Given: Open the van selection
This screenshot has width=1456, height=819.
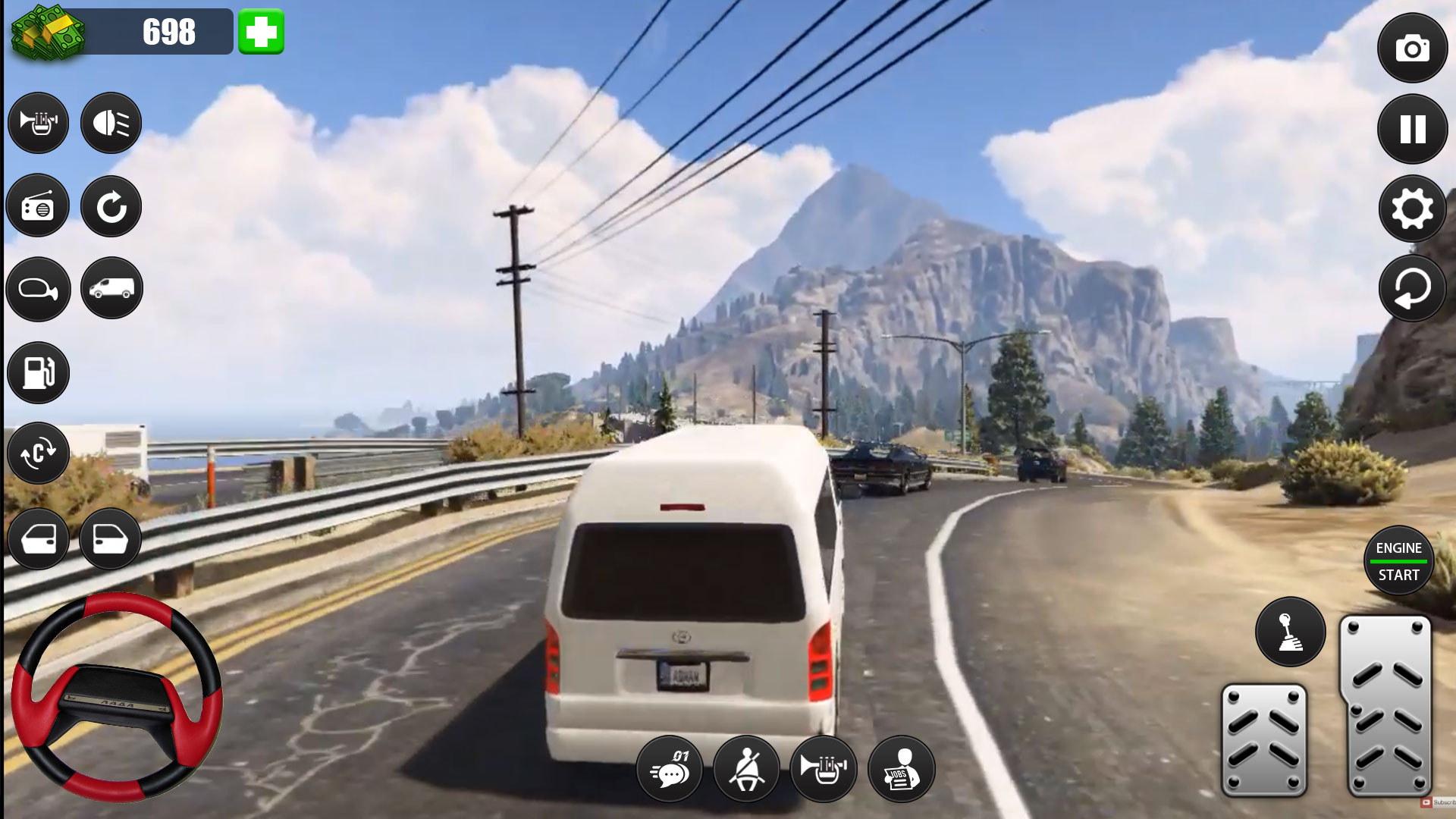Looking at the screenshot, I should (111, 289).
